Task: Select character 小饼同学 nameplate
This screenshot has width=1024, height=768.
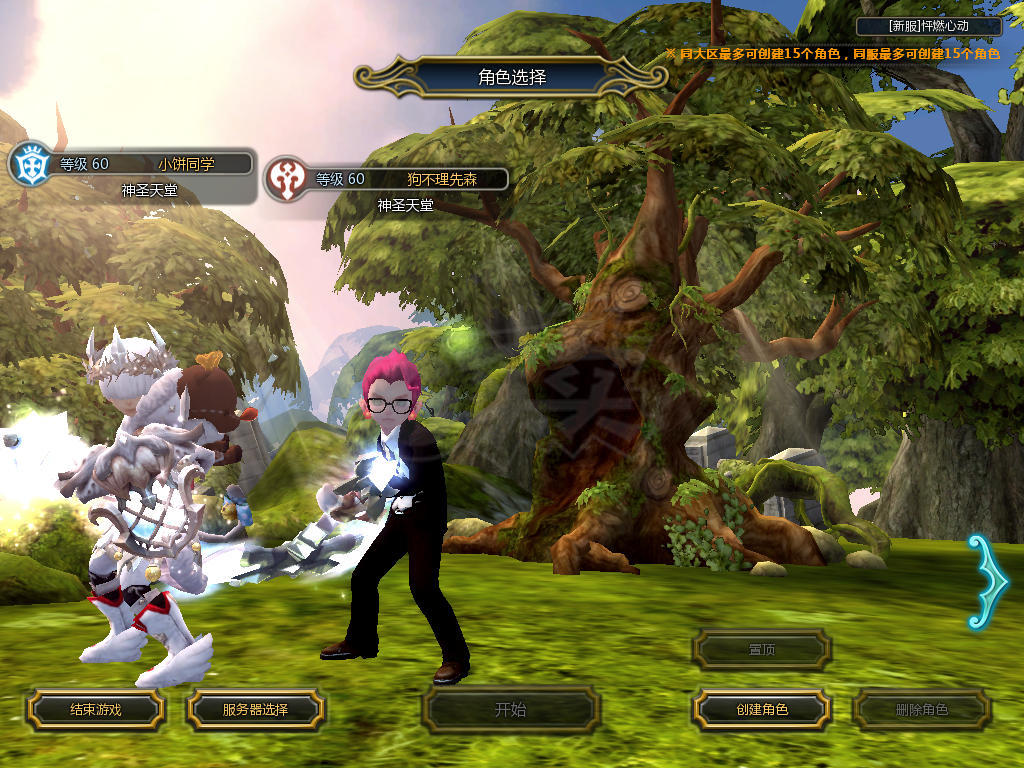Action: [x=150, y=164]
